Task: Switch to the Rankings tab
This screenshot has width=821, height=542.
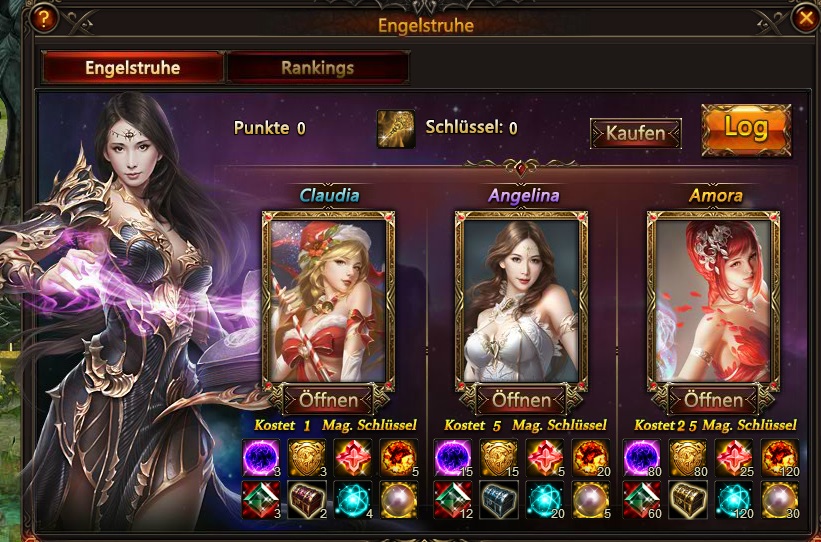Action: [317, 68]
